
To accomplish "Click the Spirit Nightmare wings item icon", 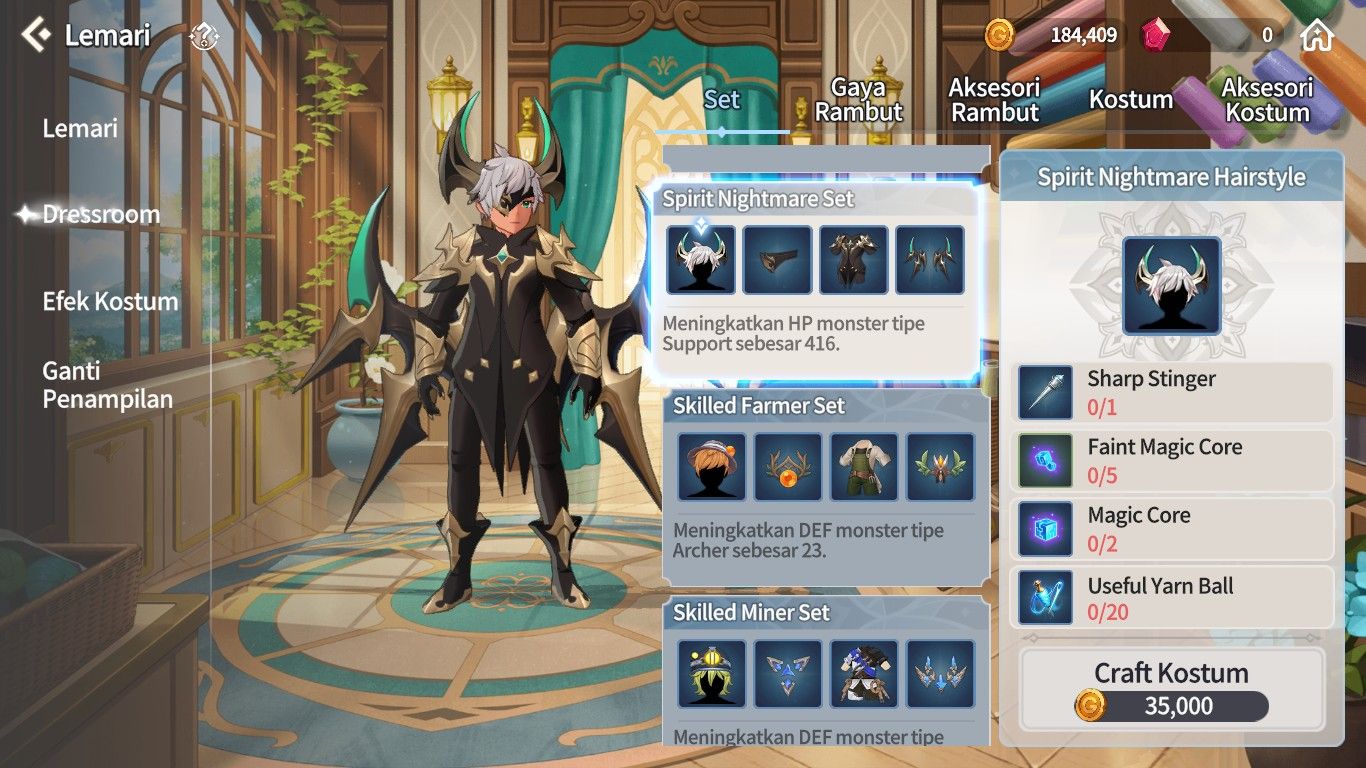I will click(930, 259).
